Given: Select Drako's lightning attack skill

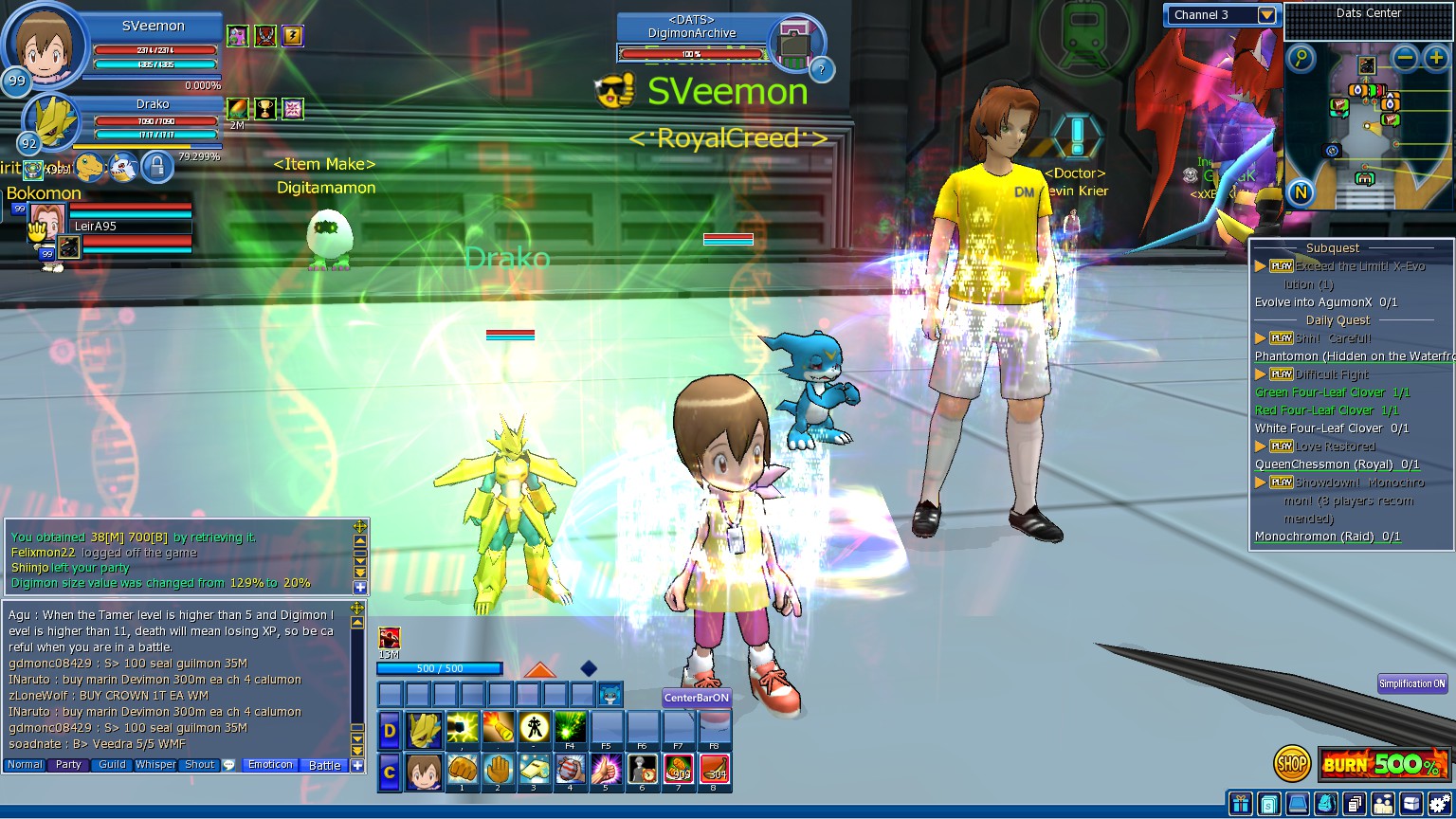Looking at the screenshot, I should click(x=463, y=727).
